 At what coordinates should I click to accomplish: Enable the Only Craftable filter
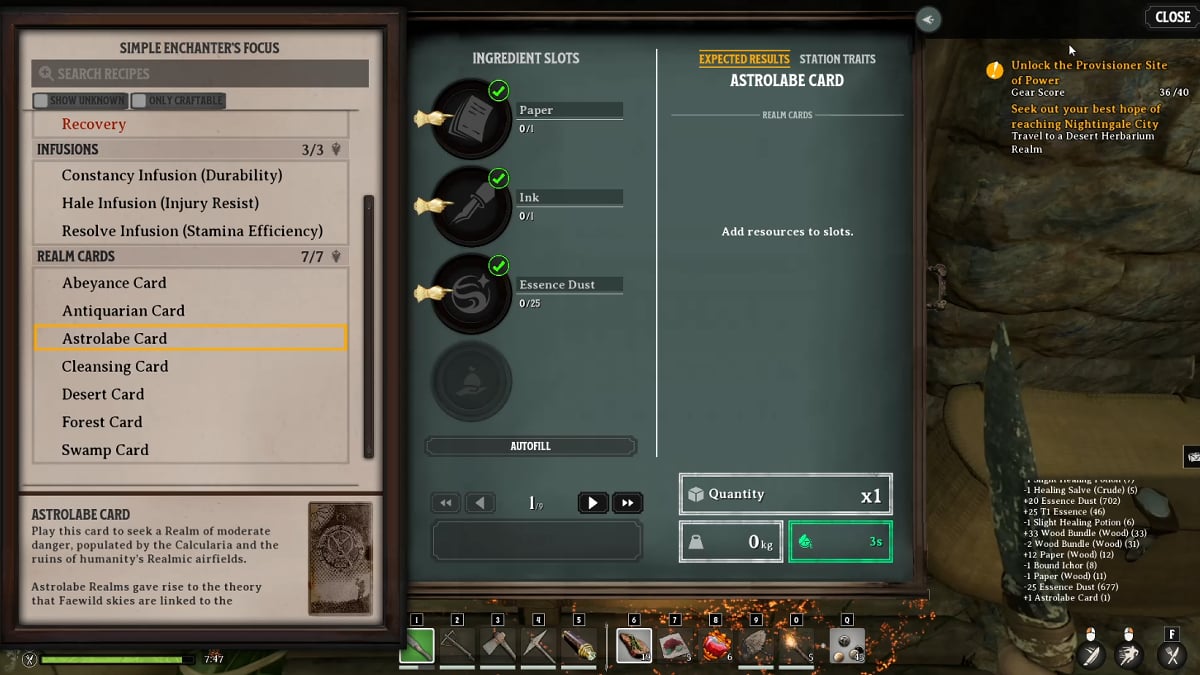coord(139,100)
